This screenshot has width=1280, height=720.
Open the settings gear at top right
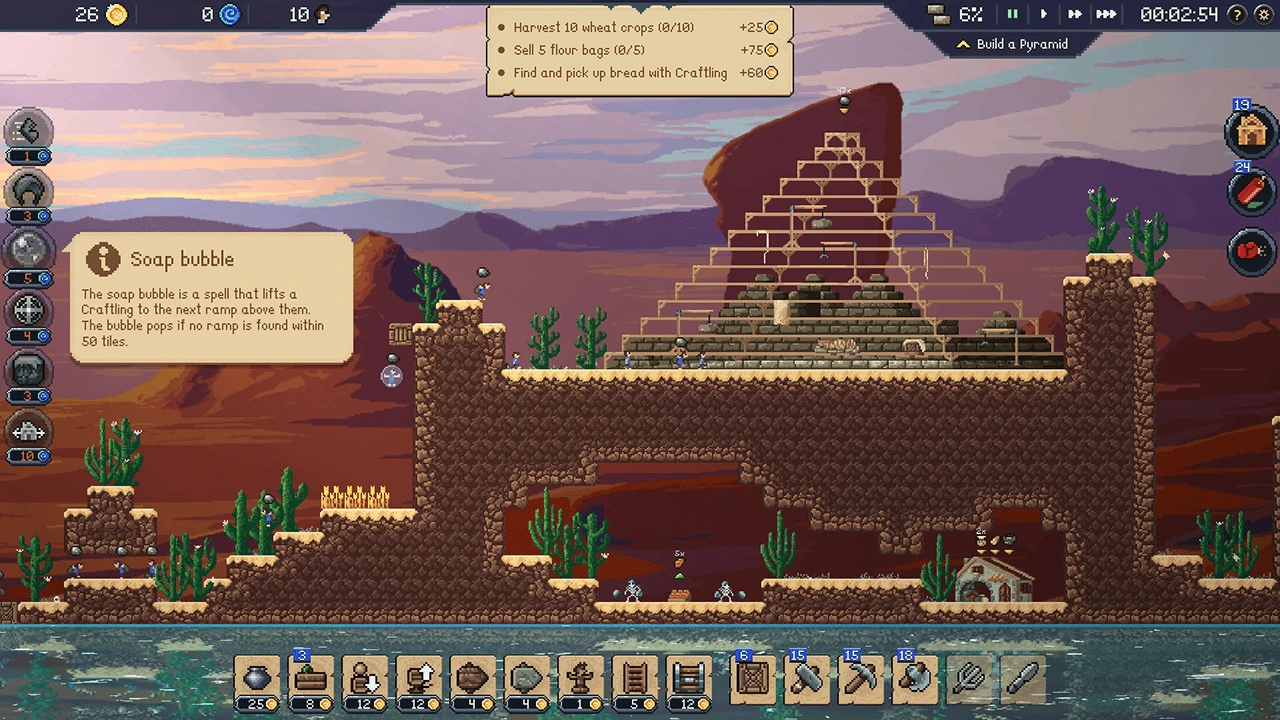click(1262, 14)
